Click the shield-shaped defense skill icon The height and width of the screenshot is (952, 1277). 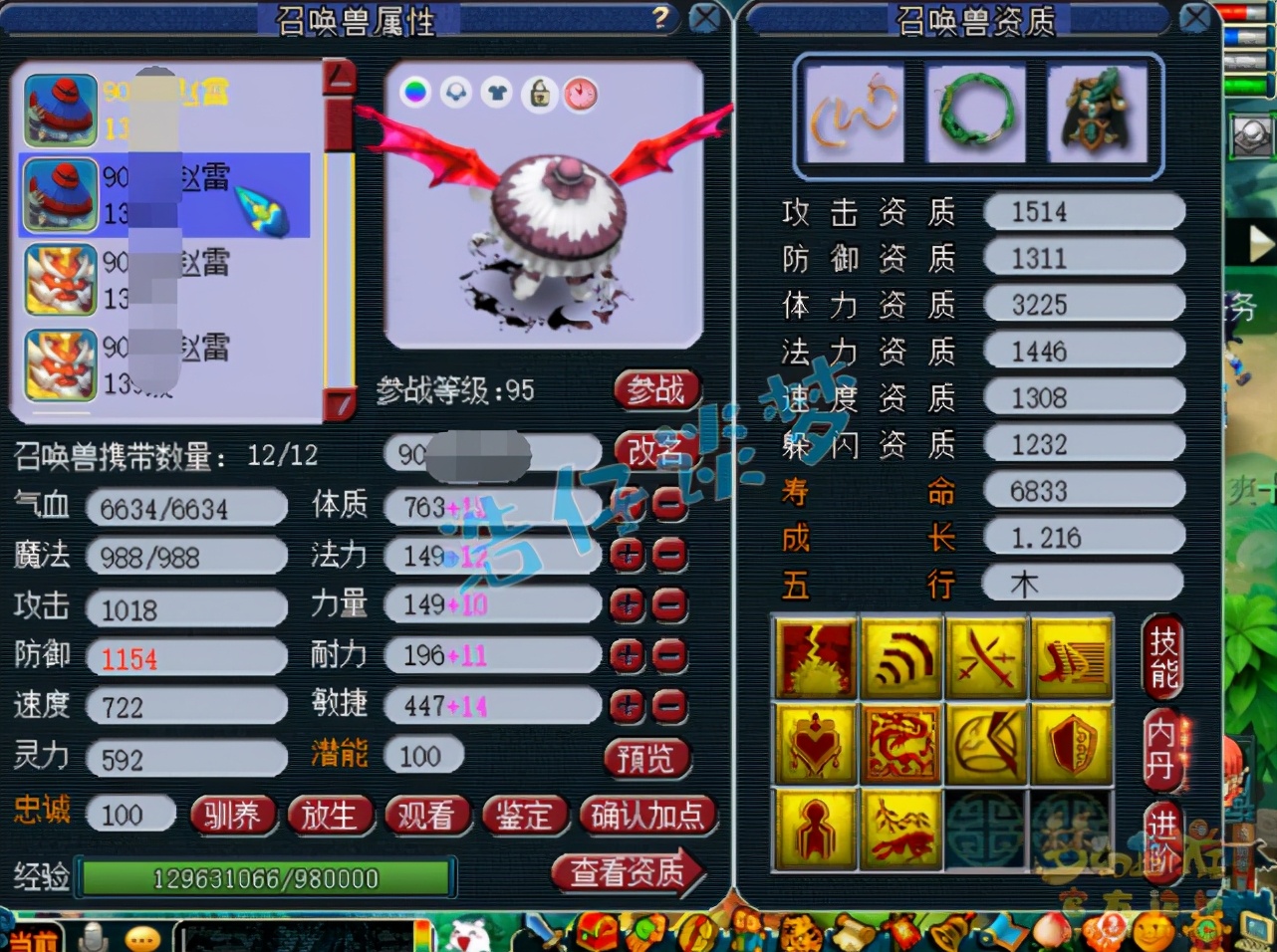(1071, 743)
